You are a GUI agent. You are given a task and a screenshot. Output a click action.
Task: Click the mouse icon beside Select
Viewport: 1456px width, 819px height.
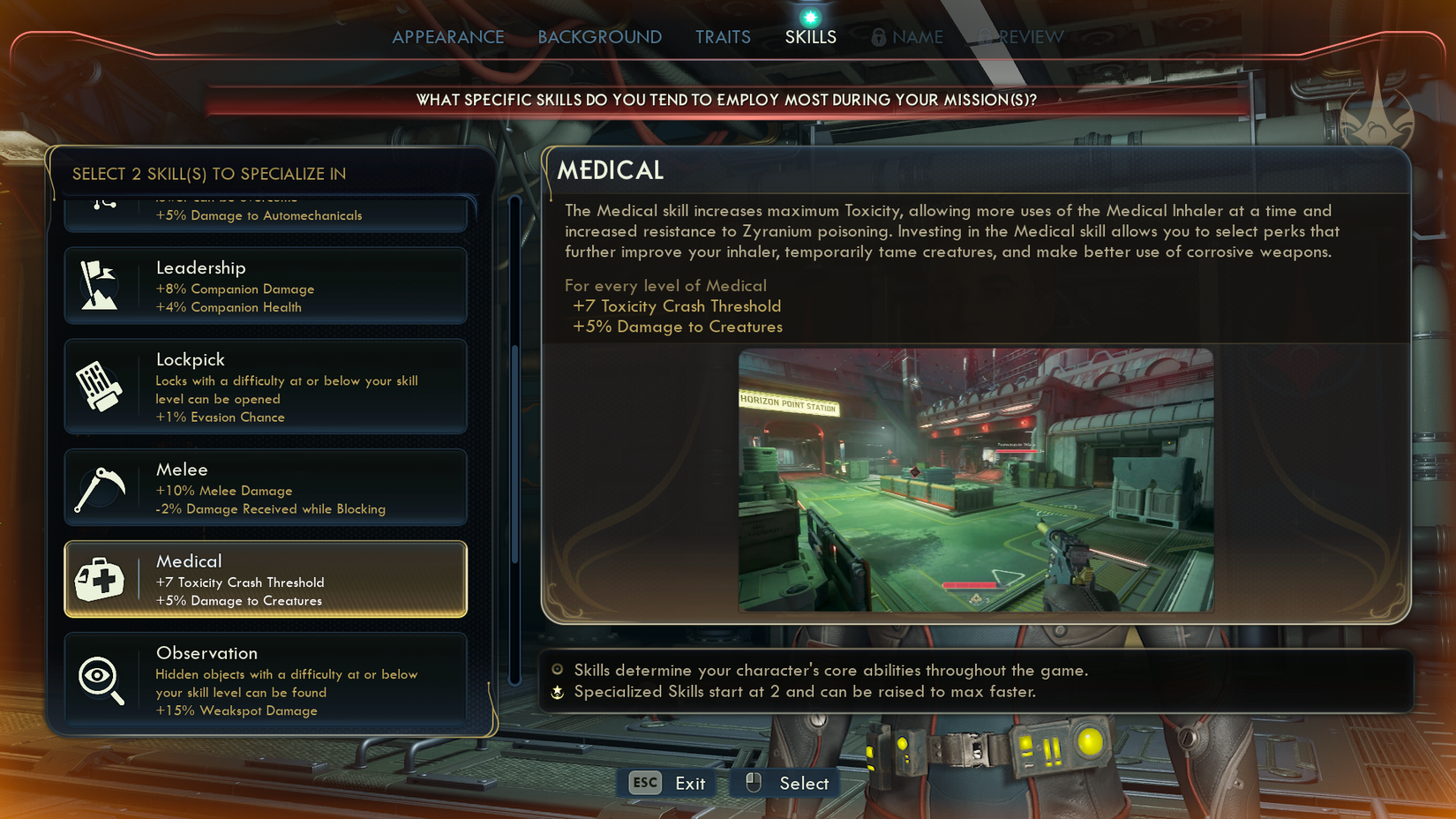point(753,783)
